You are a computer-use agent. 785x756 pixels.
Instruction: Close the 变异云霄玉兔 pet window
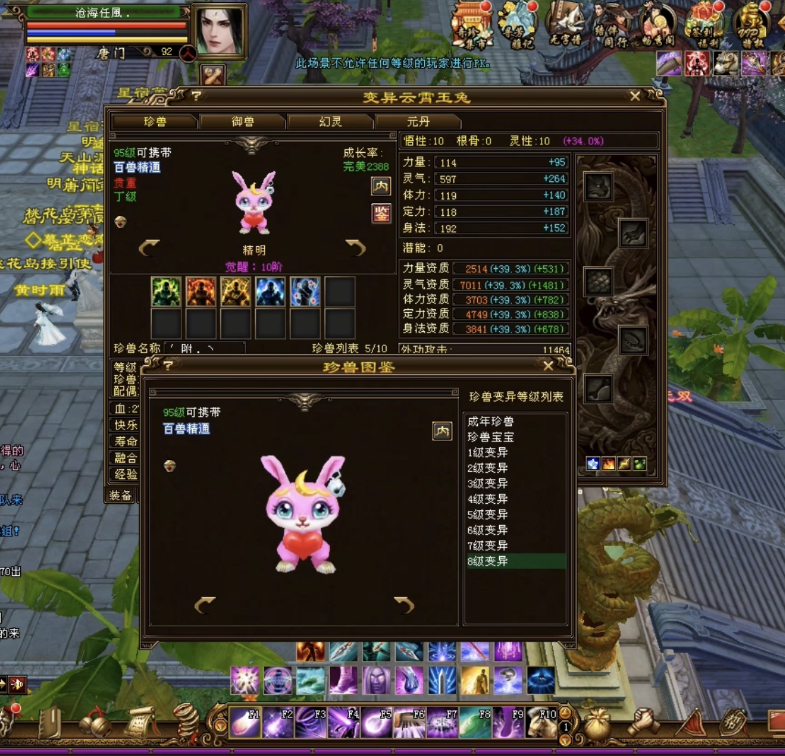635,97
